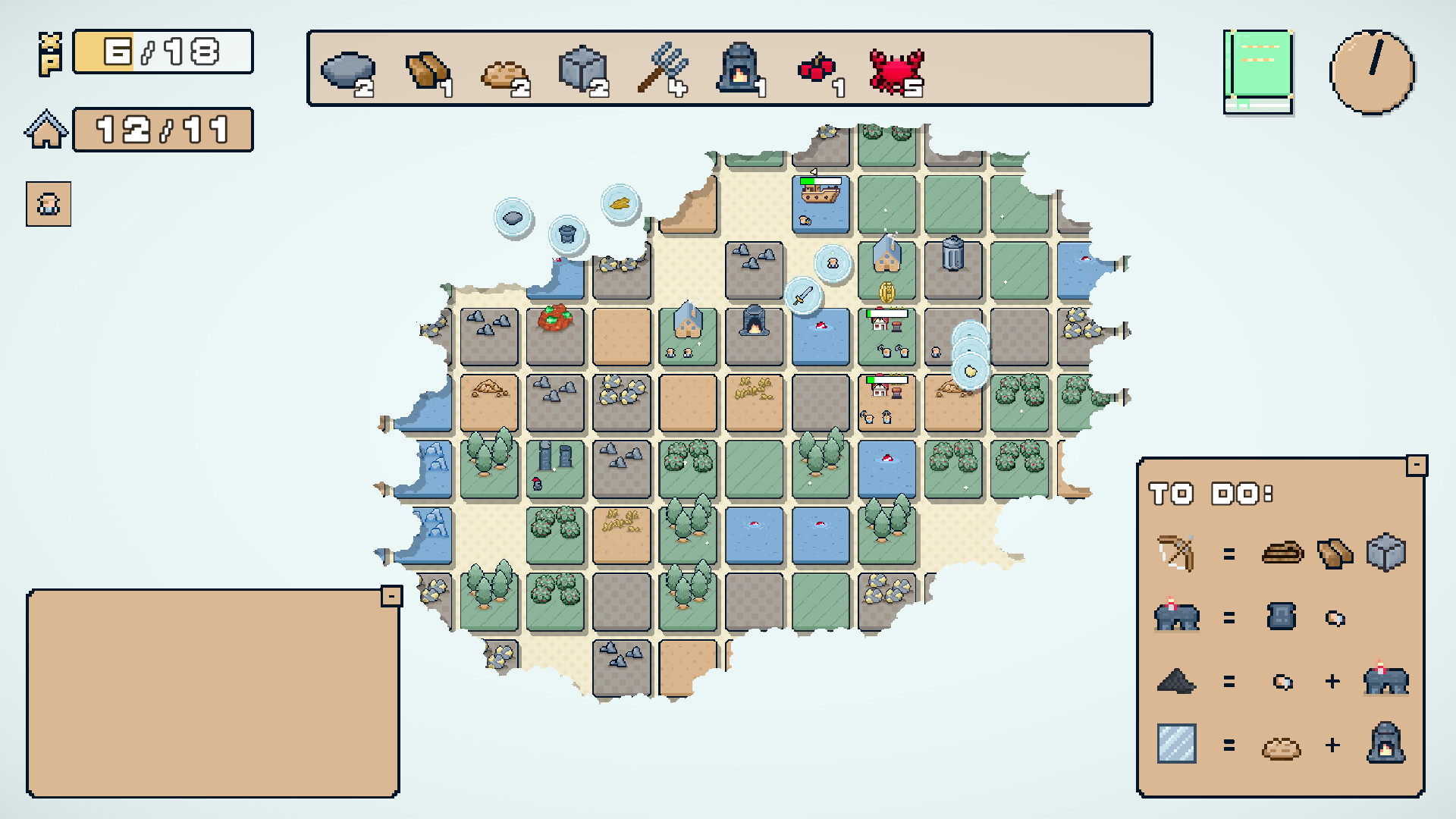Image resolution: width=1456 pixels, height=819 pixels.
Task: Select the gold coin tile on the map
Action: 886,290
